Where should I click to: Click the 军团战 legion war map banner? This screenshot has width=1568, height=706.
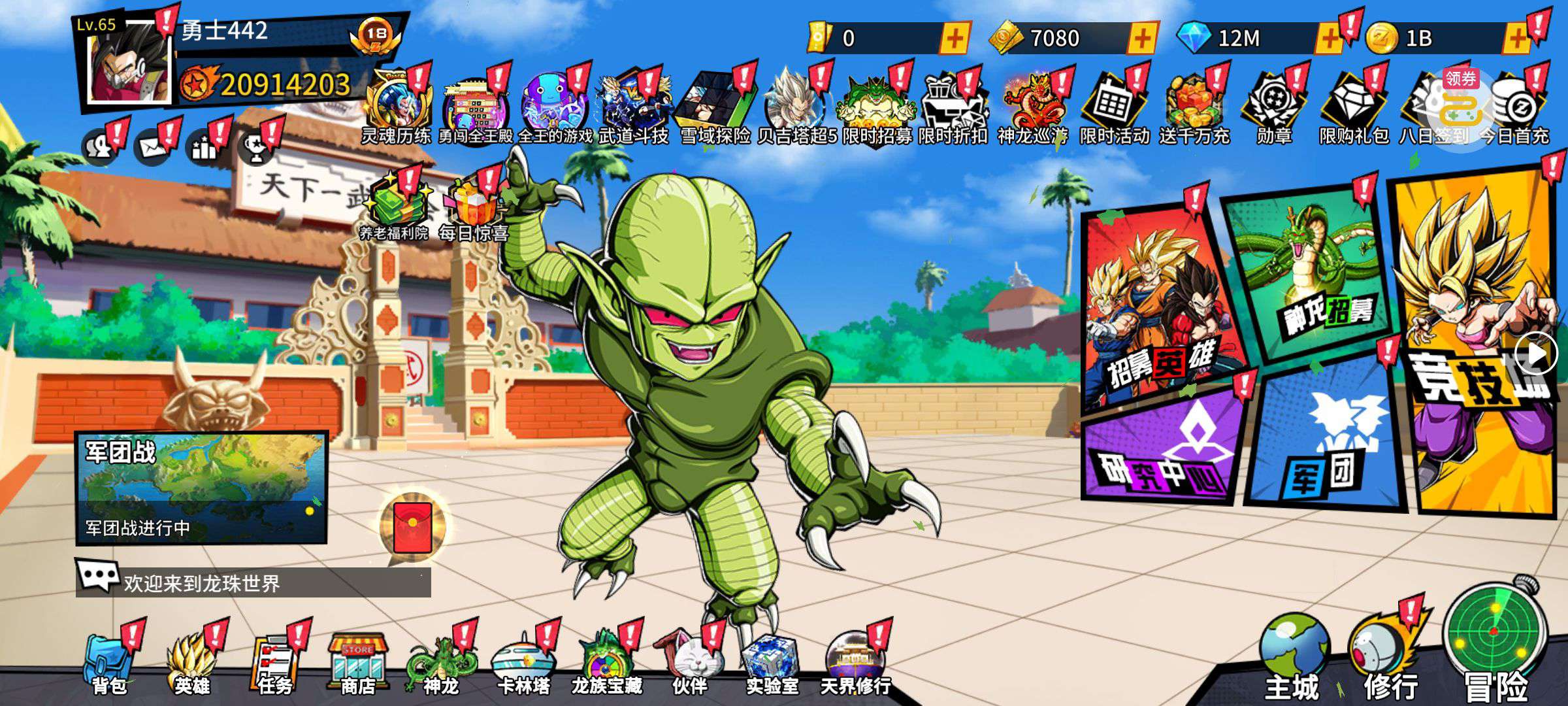[201, 487]
